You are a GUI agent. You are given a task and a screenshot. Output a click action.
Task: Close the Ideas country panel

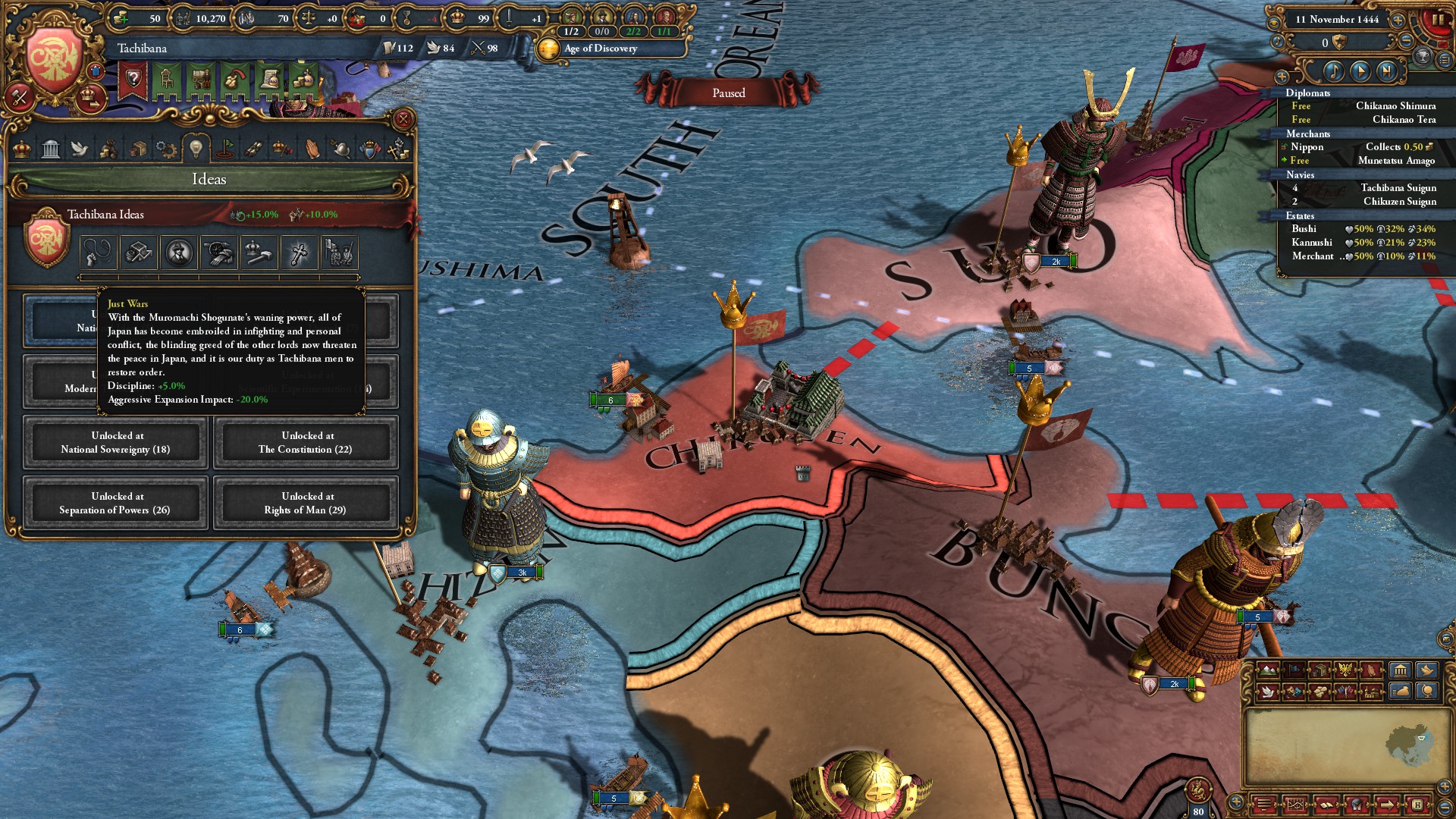(403, 119)
